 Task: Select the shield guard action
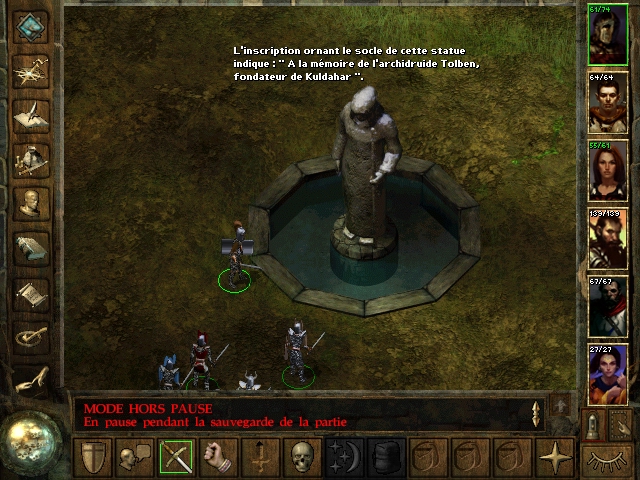(x=94, y=458)
